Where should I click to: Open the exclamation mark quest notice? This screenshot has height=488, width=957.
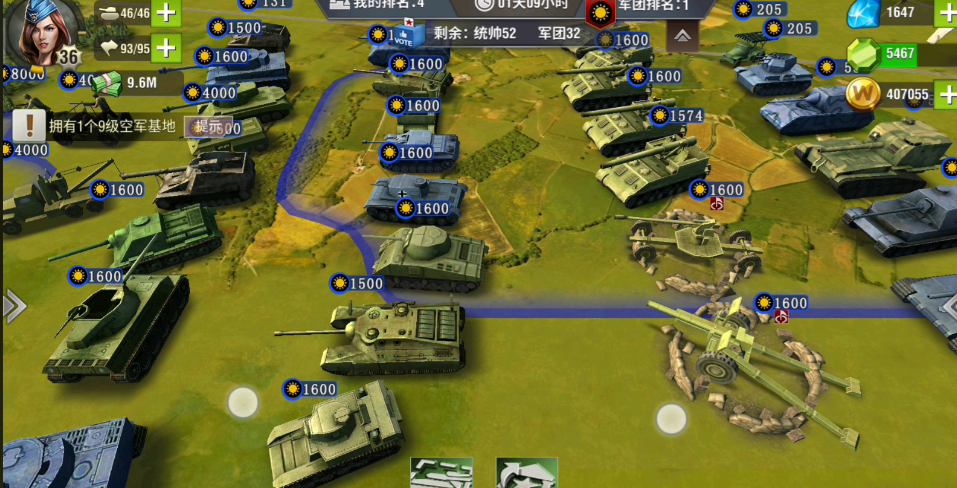[x=30, y=126]
